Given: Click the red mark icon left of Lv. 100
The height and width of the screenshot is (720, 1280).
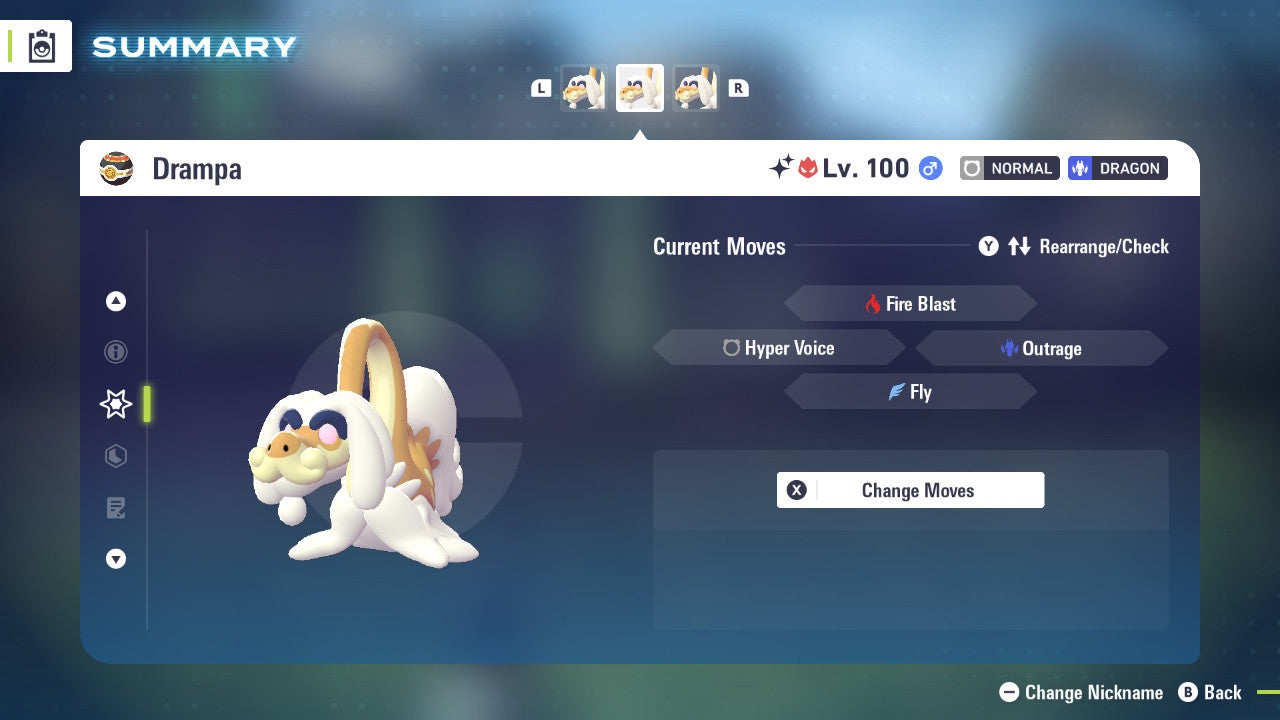Looking at the screenshot, I should pos(805,168).
